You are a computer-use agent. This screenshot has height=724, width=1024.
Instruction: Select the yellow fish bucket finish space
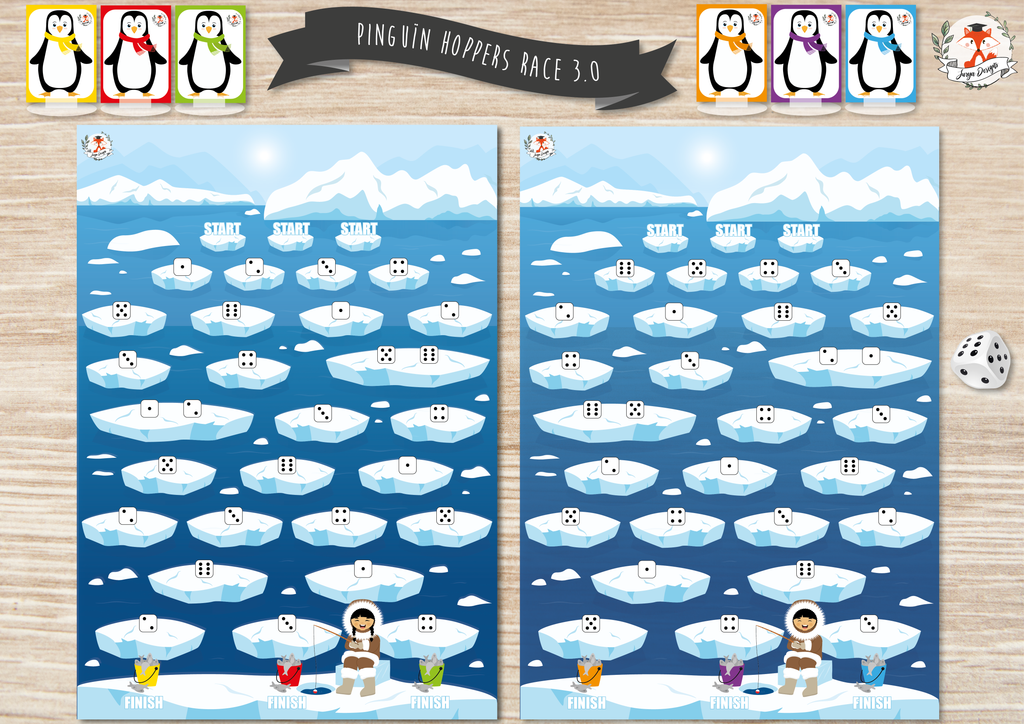(146, 671)
